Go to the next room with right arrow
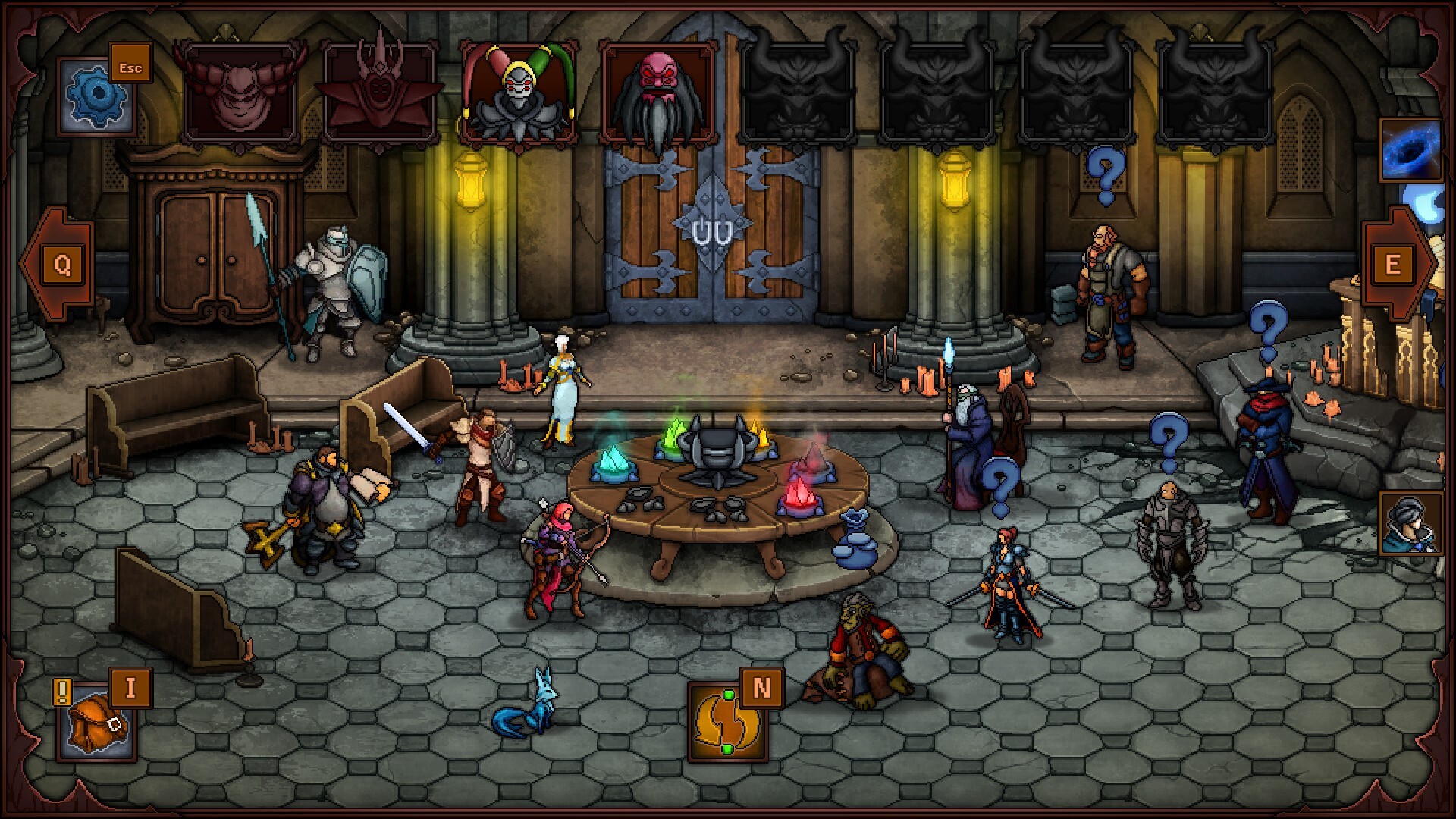Viewport: 1456px width, 819px height. point(1397,264)
